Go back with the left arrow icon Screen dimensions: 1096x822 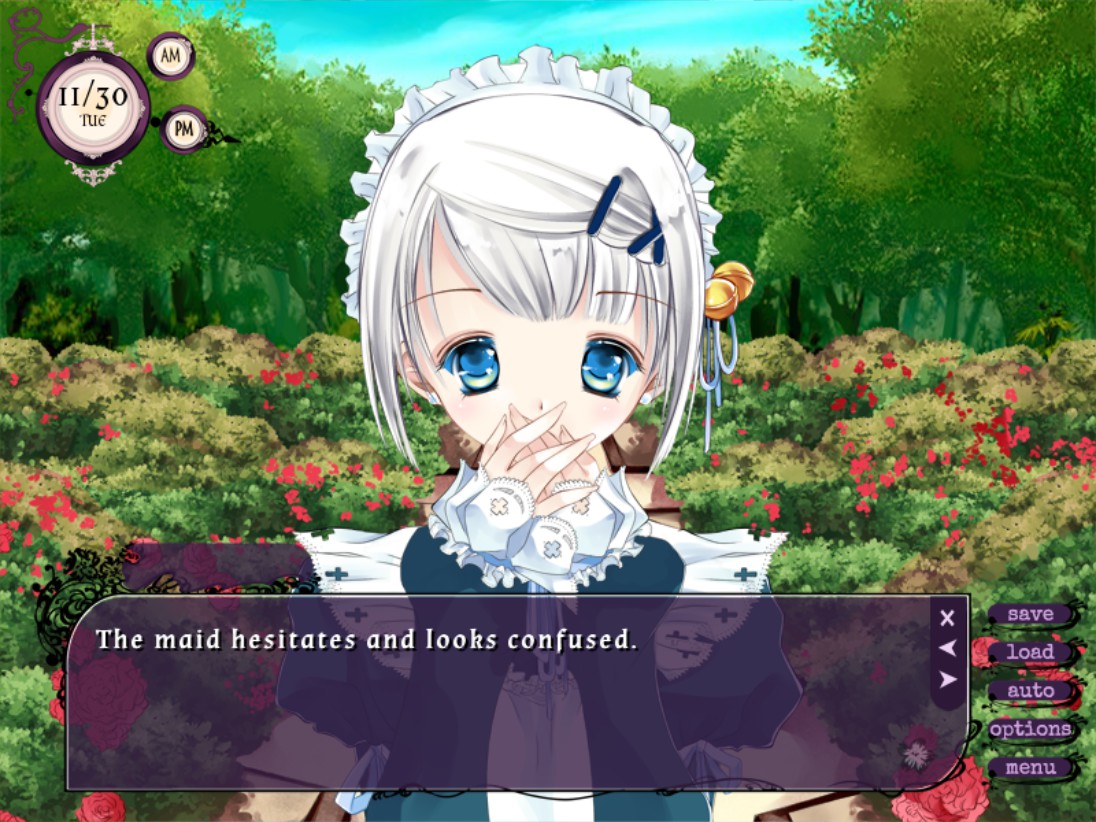click(x=948, y=649)
